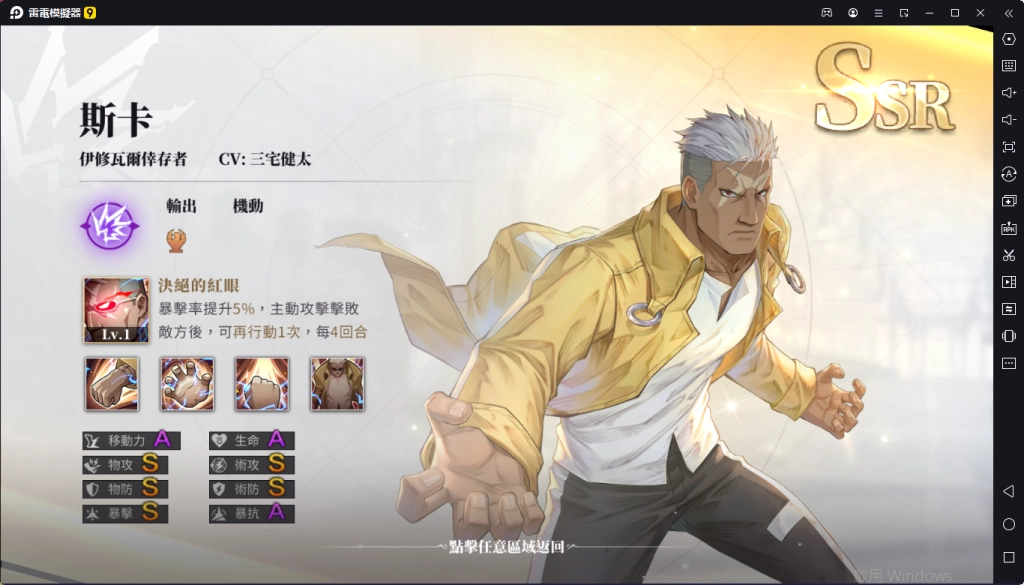Click the purple lightning class emblem
The width and height of the screenshot is (1024, 585).
[x=107, y=223]
